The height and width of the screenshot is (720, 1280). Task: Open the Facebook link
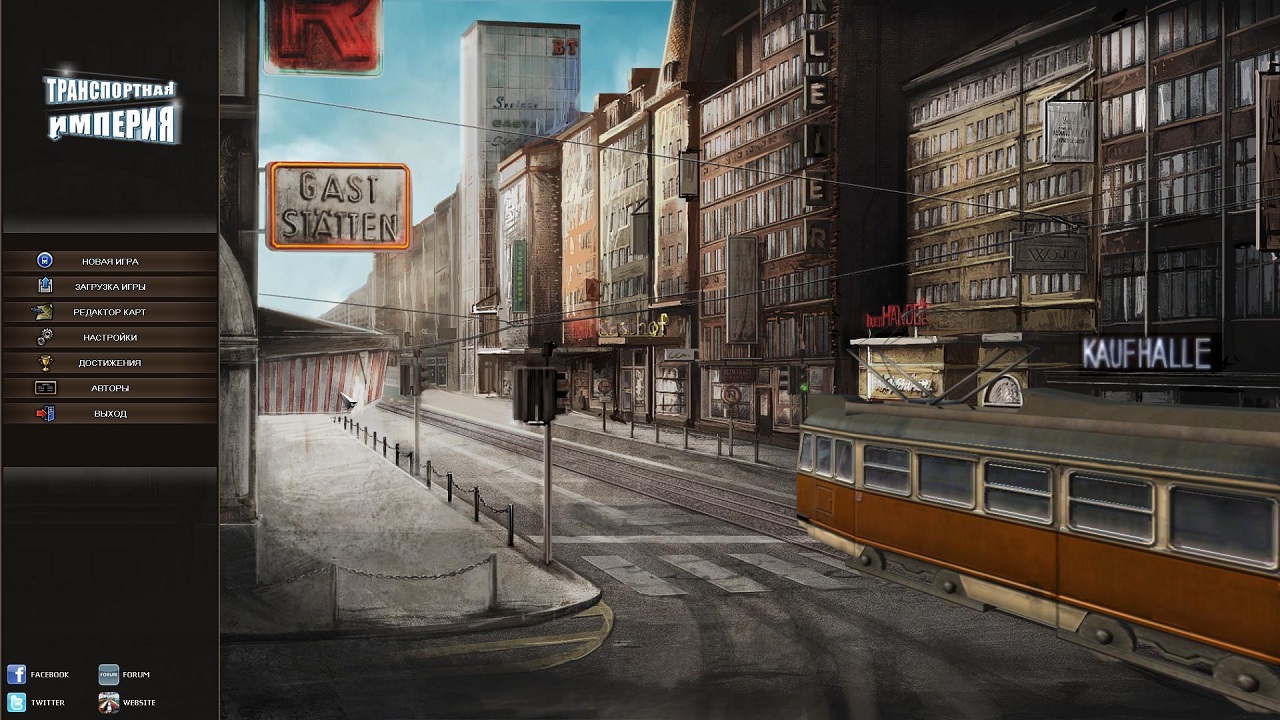point(38,675)
